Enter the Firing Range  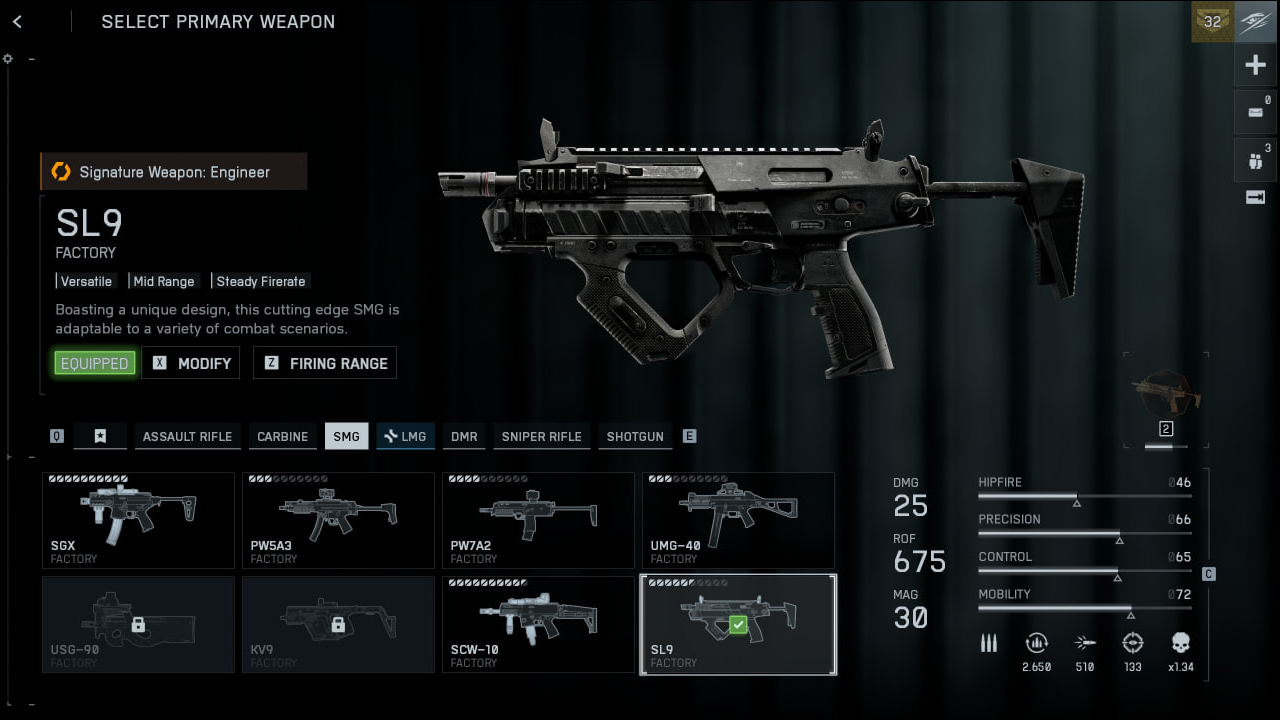pyautogui.click(x=325, y=363)
